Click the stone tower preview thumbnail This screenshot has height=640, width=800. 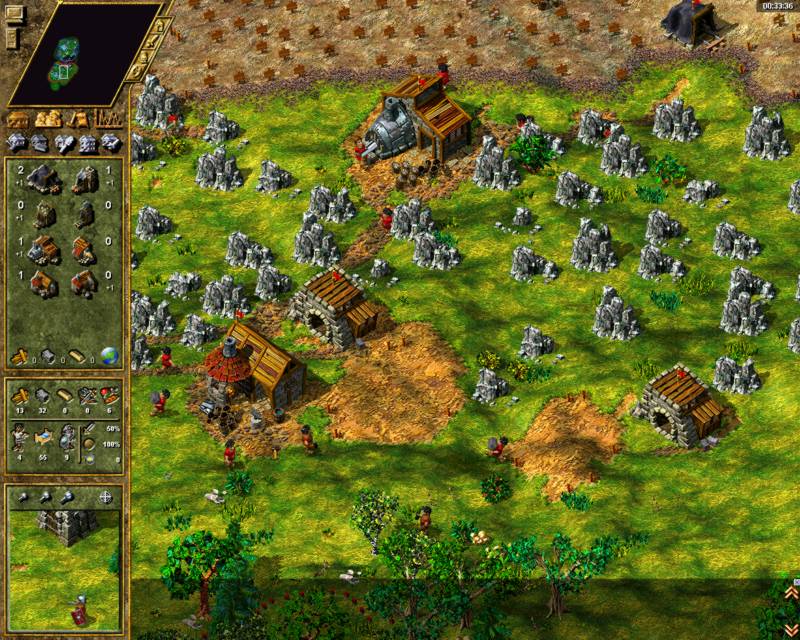[66, 525]
